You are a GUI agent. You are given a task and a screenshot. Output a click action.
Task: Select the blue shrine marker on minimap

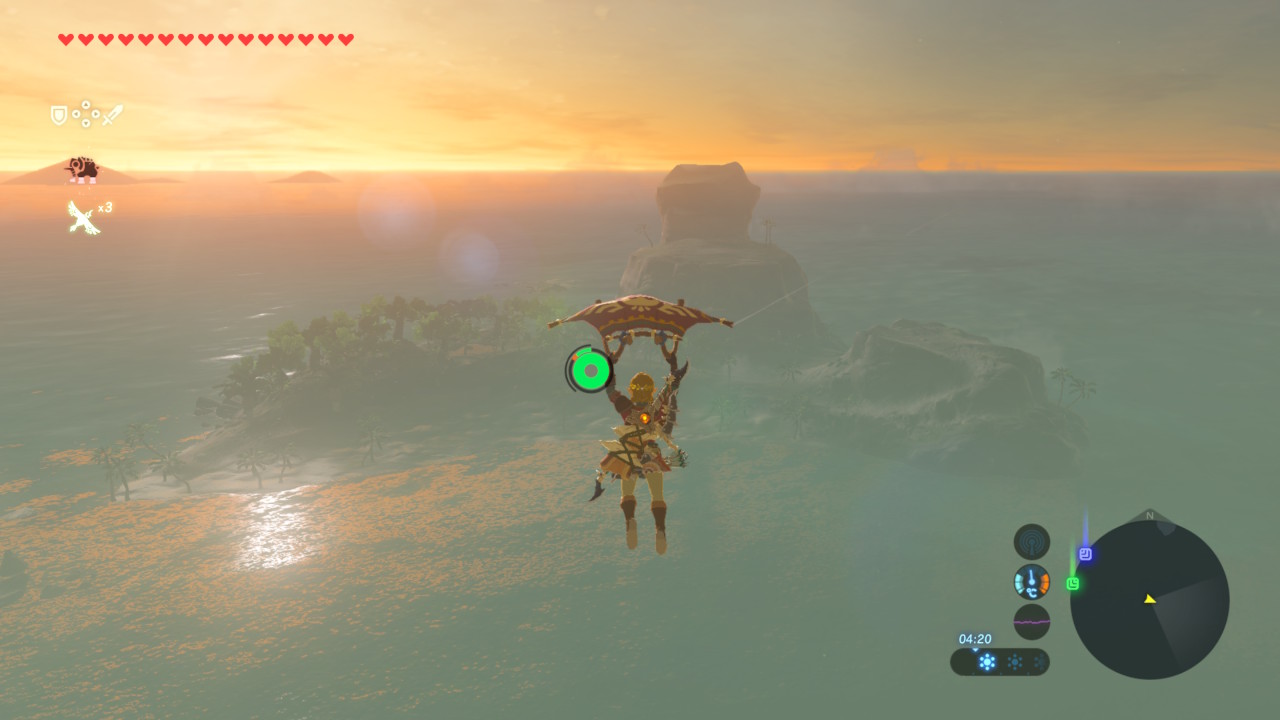pyautogui.click(x=1085, y=553)
